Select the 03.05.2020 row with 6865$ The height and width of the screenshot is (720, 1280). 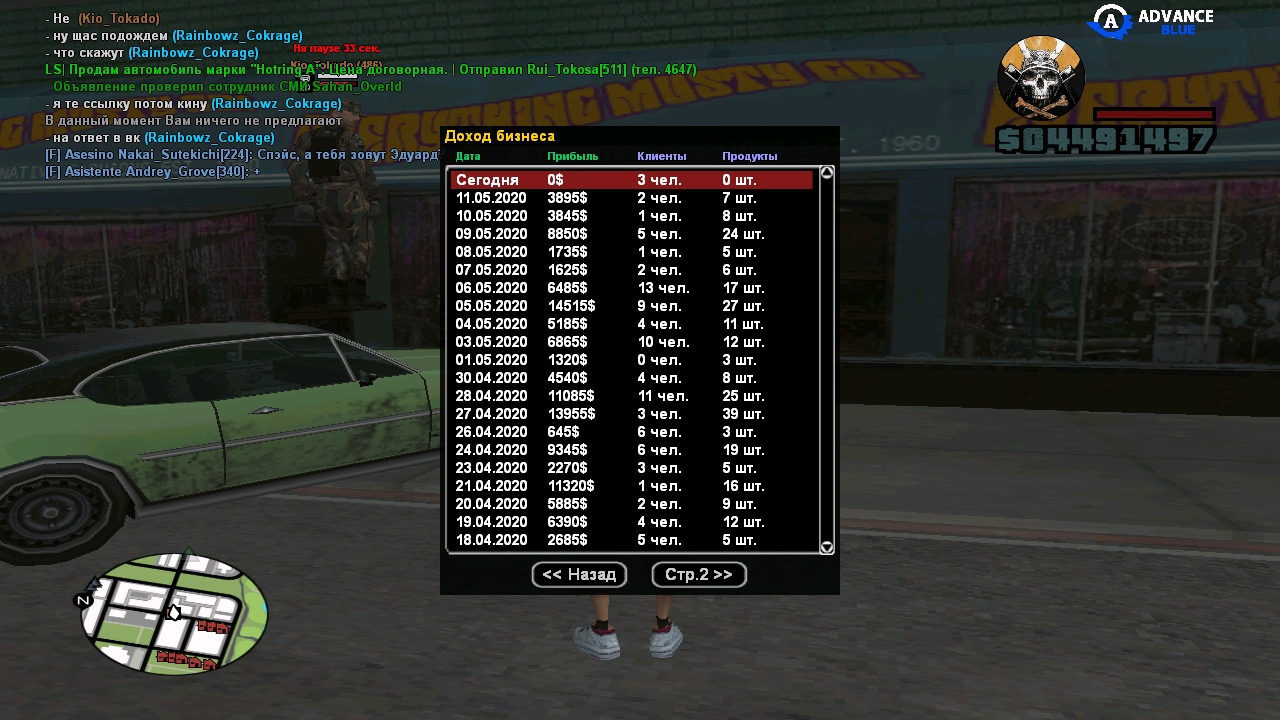[631, 342]
